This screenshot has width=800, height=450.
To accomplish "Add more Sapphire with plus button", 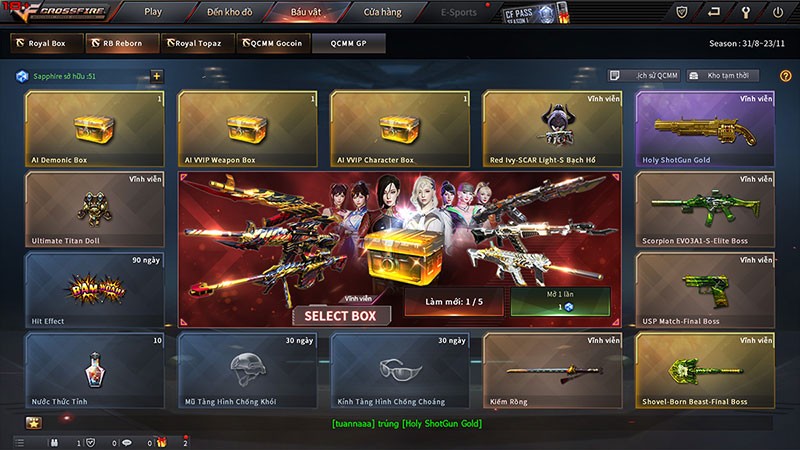I will pyautogui.click(x=156, y=76).
